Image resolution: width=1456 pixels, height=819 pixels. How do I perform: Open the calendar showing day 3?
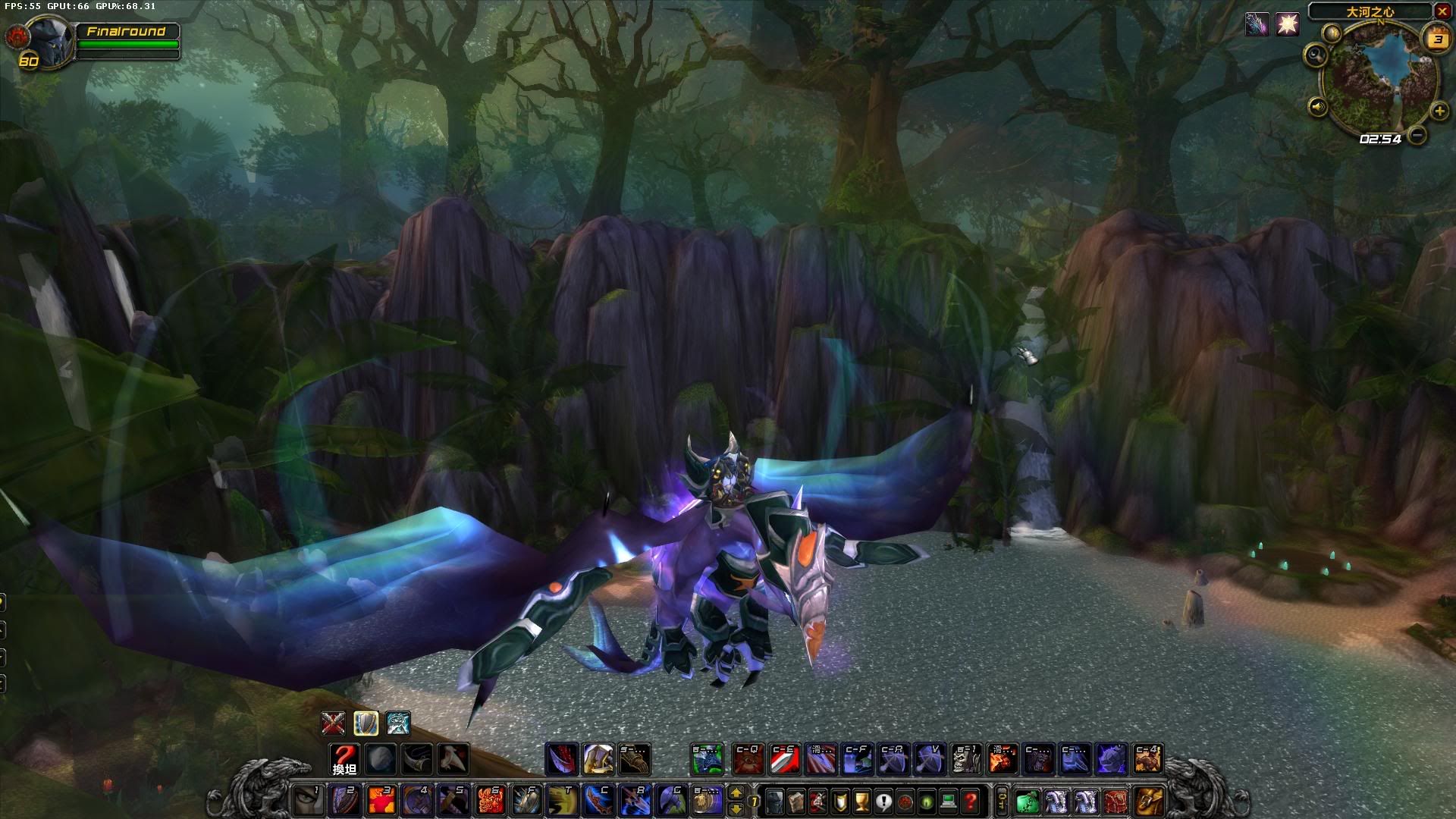pyautogui.click(x=1438, y=39)
